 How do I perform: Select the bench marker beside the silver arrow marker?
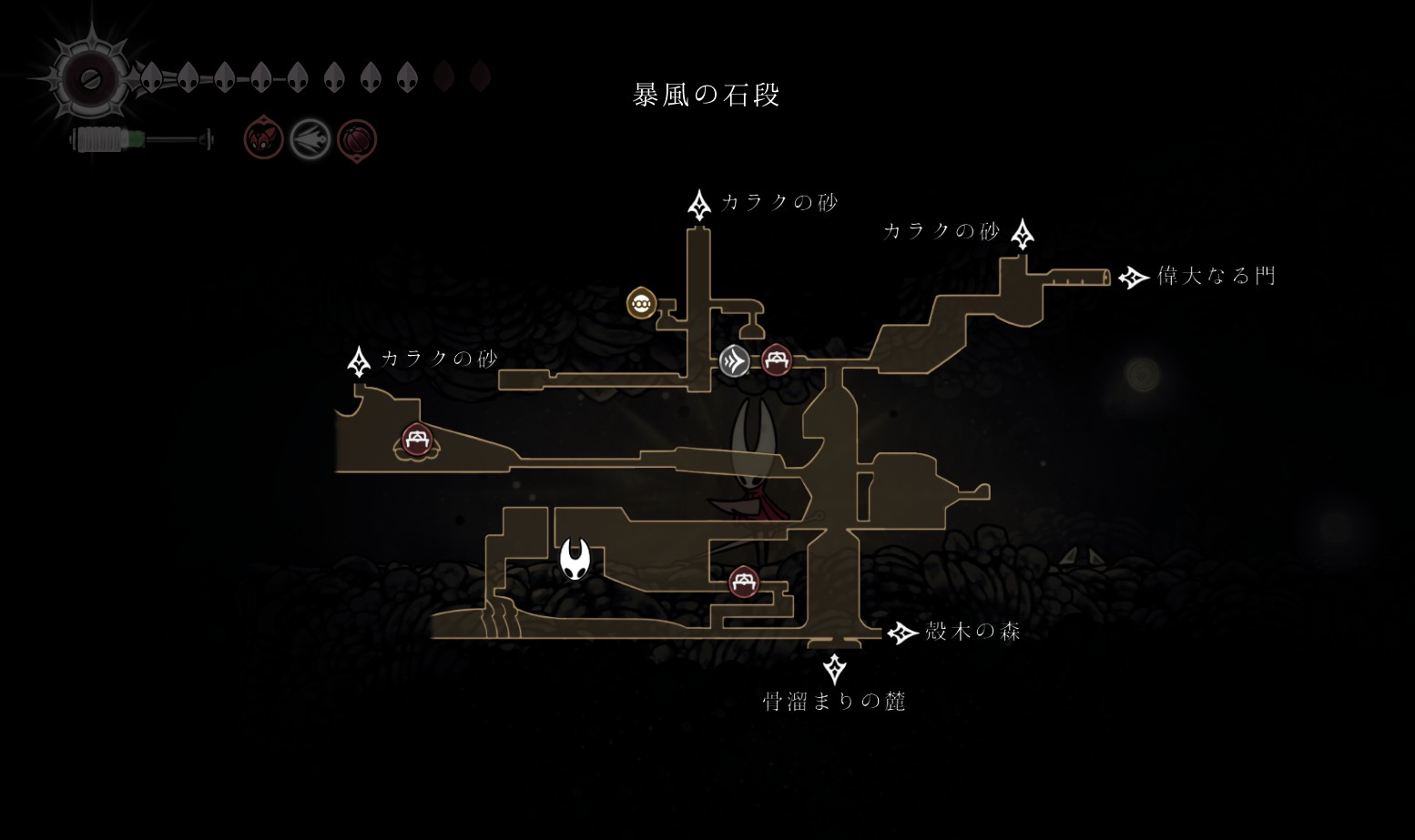click(x=776, y=360)
